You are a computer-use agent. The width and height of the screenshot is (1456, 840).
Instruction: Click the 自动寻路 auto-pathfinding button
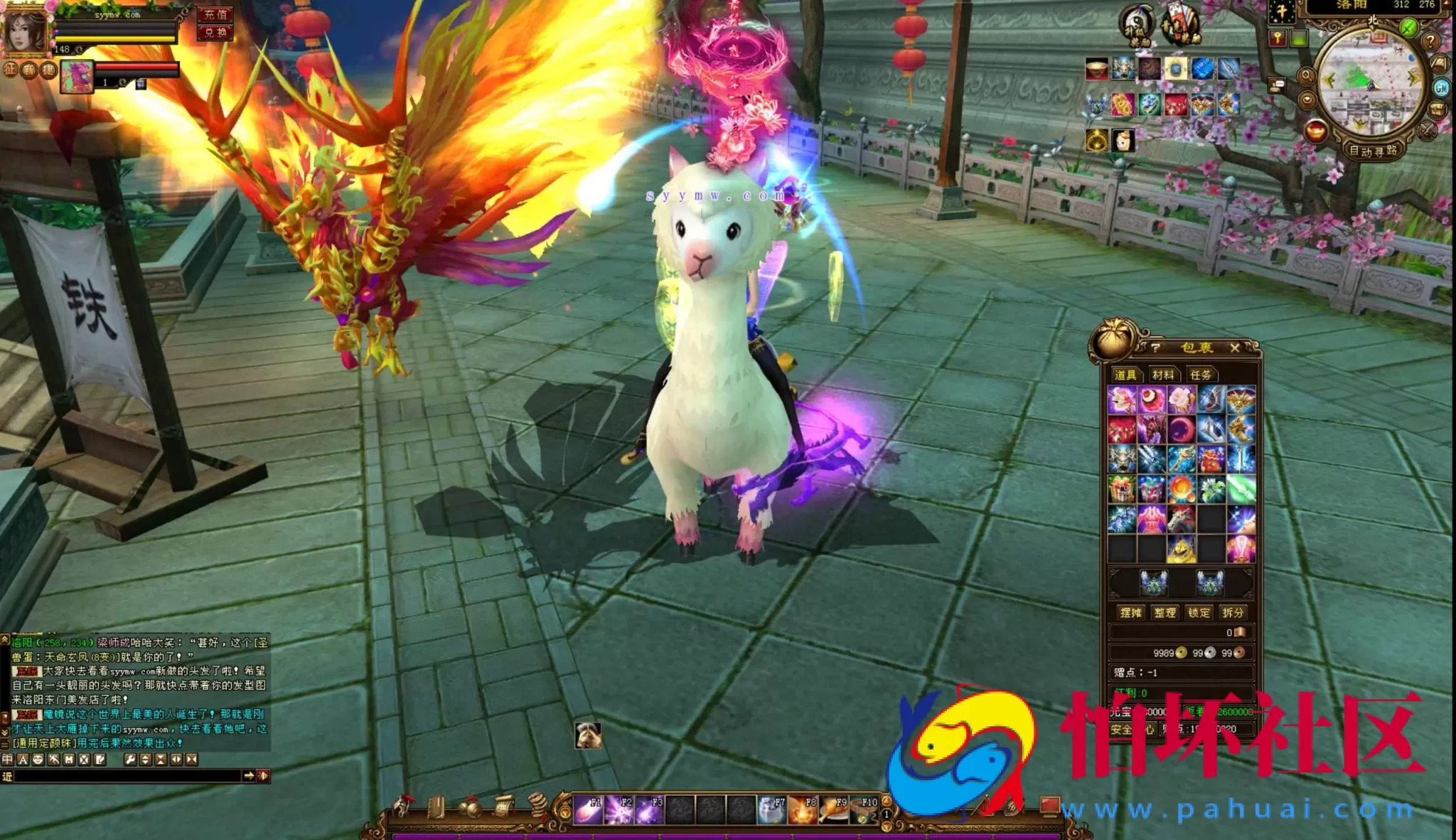coord(1373,151)
